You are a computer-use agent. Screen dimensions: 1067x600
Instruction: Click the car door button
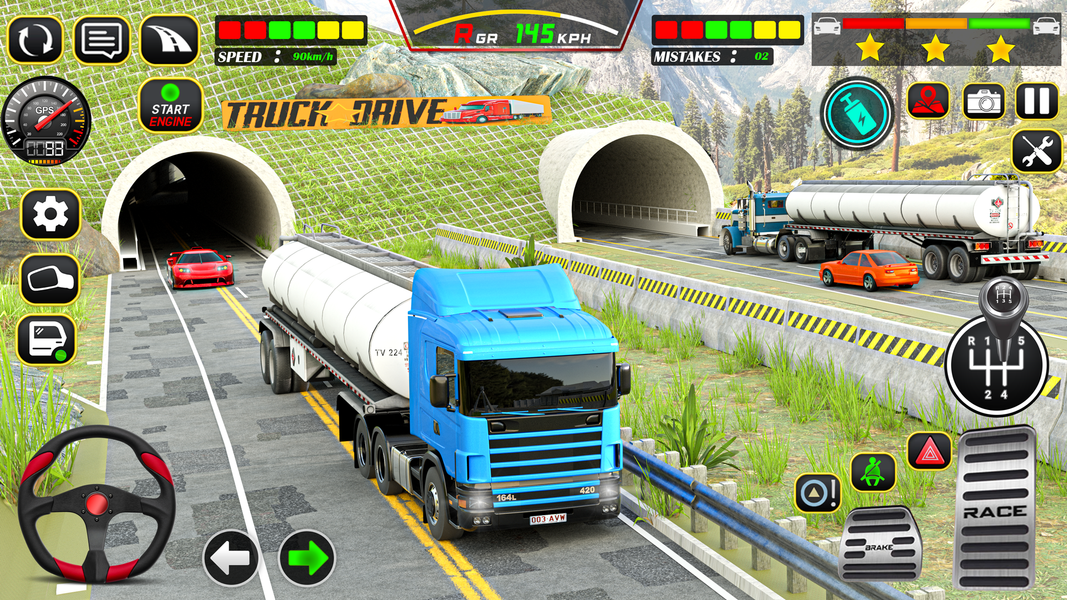pyautogui.click(x=47, y=340)
